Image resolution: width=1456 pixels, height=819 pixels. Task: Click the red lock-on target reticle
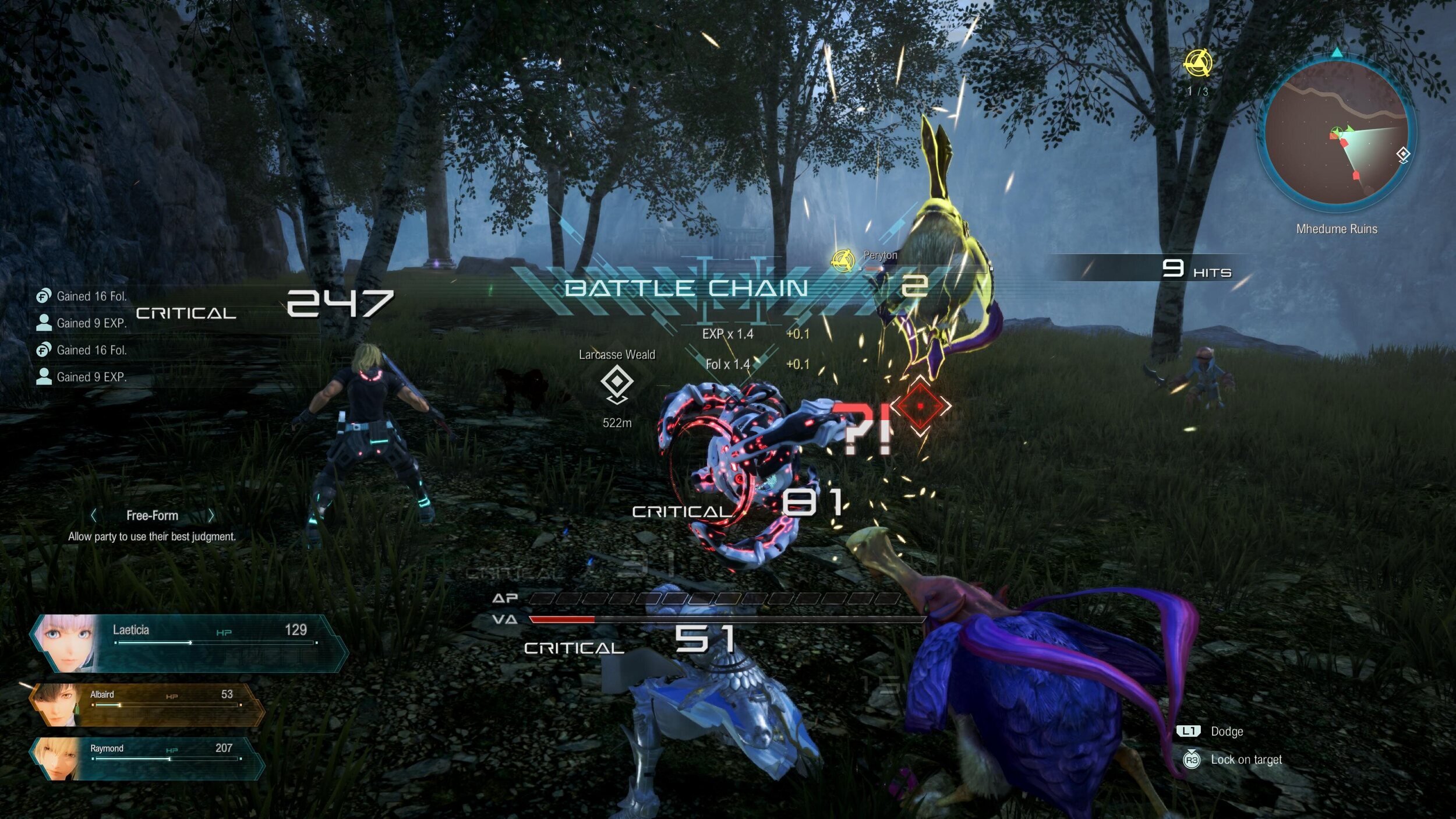tap(920, 406)
